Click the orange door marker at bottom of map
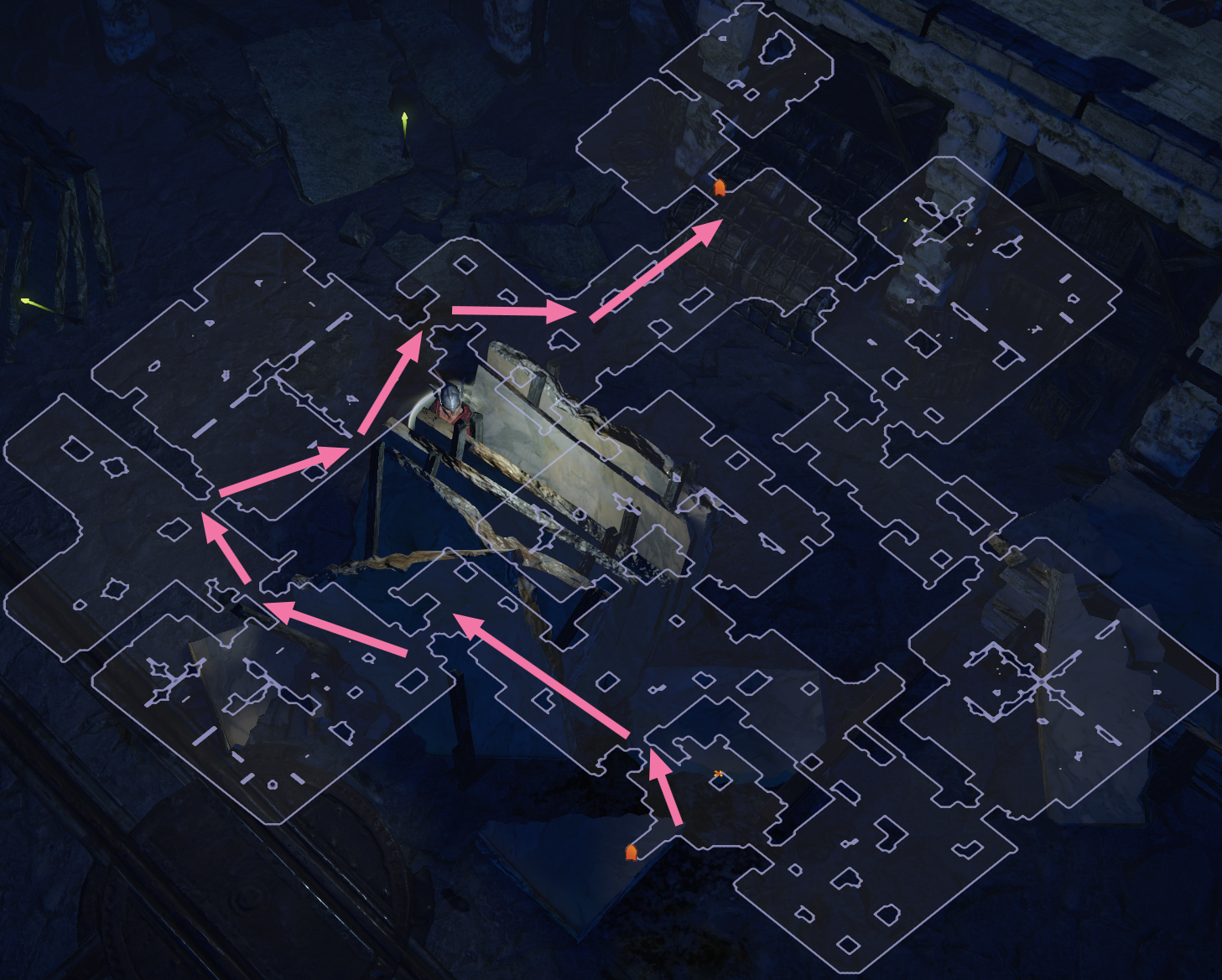 pyautogui.click(x=632, y=851)
